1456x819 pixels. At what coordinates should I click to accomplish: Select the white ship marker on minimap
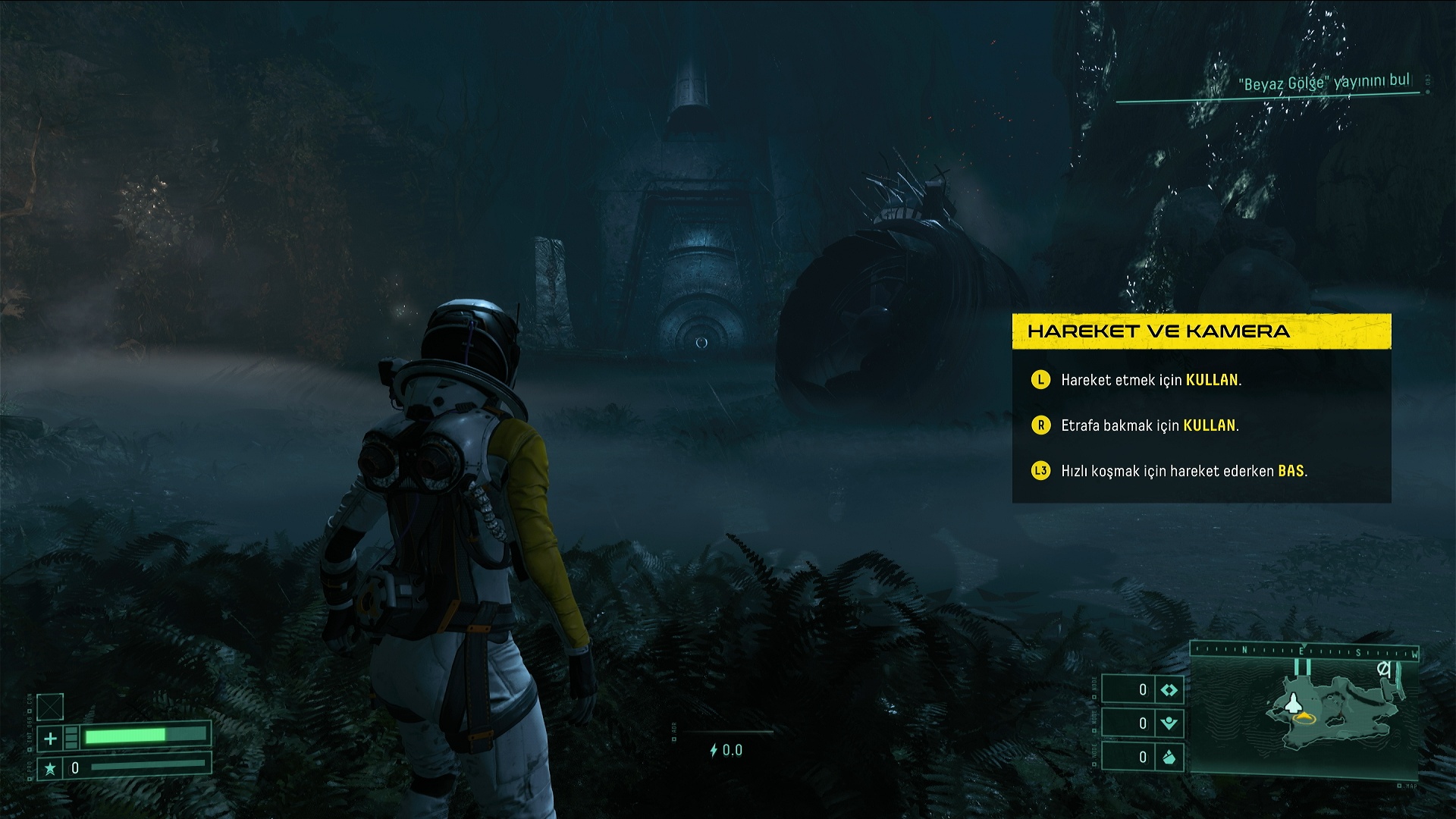click(1293, 704)
